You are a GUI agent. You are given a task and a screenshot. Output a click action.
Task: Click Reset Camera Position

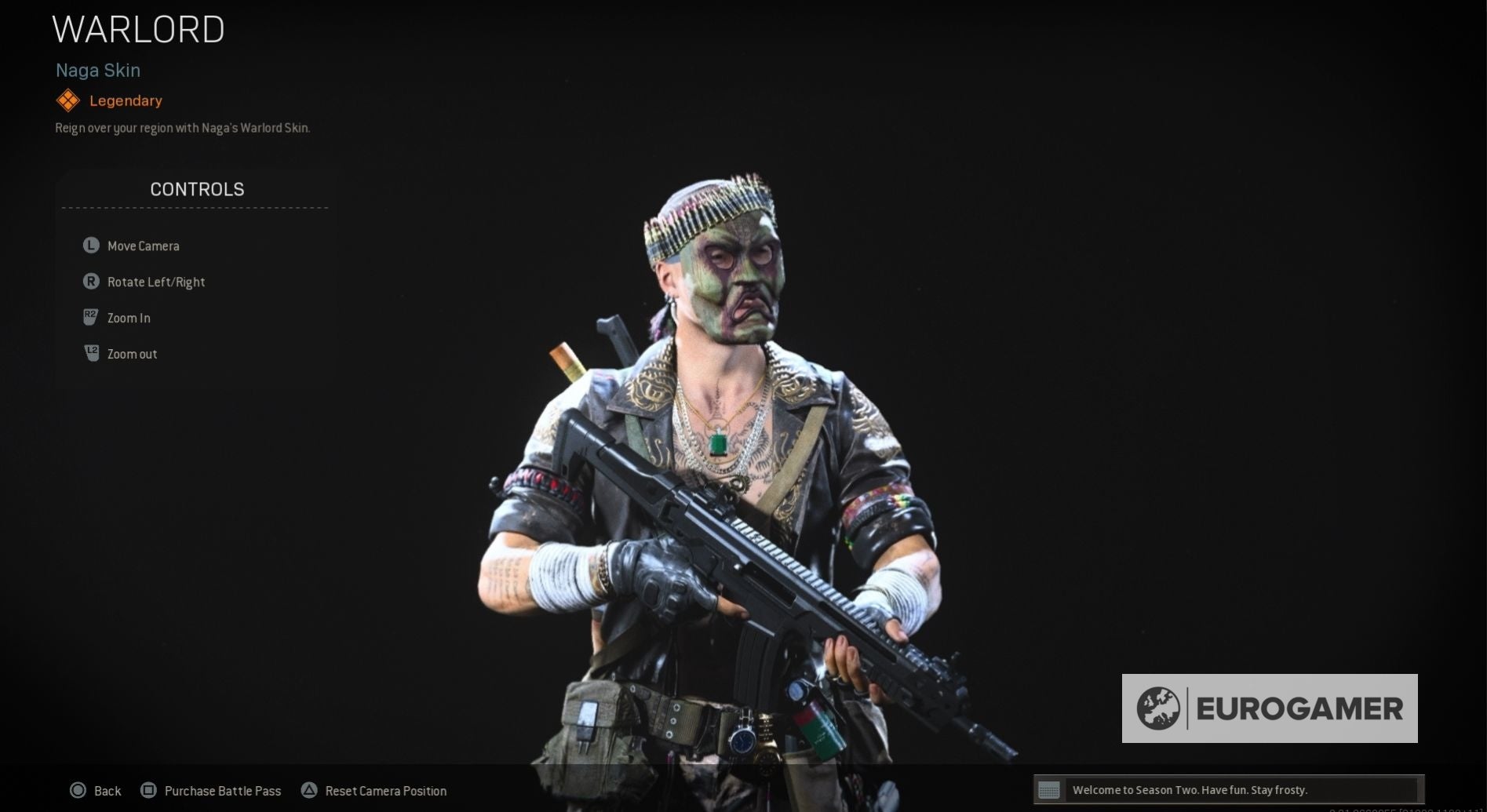coord(385,791)
